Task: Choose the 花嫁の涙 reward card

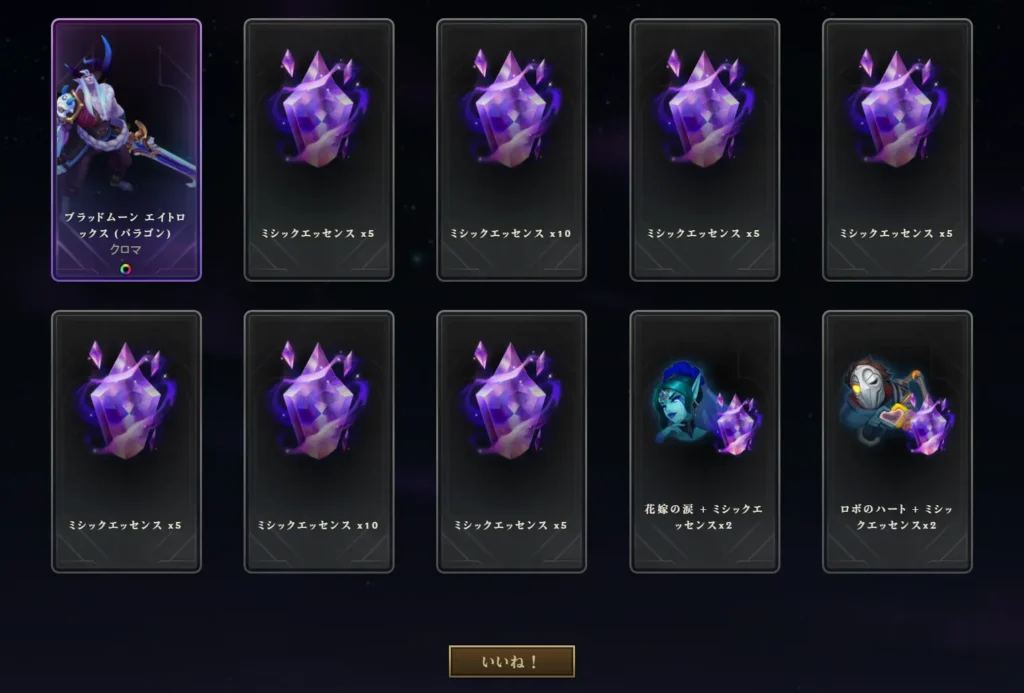Action: [704, 441]
